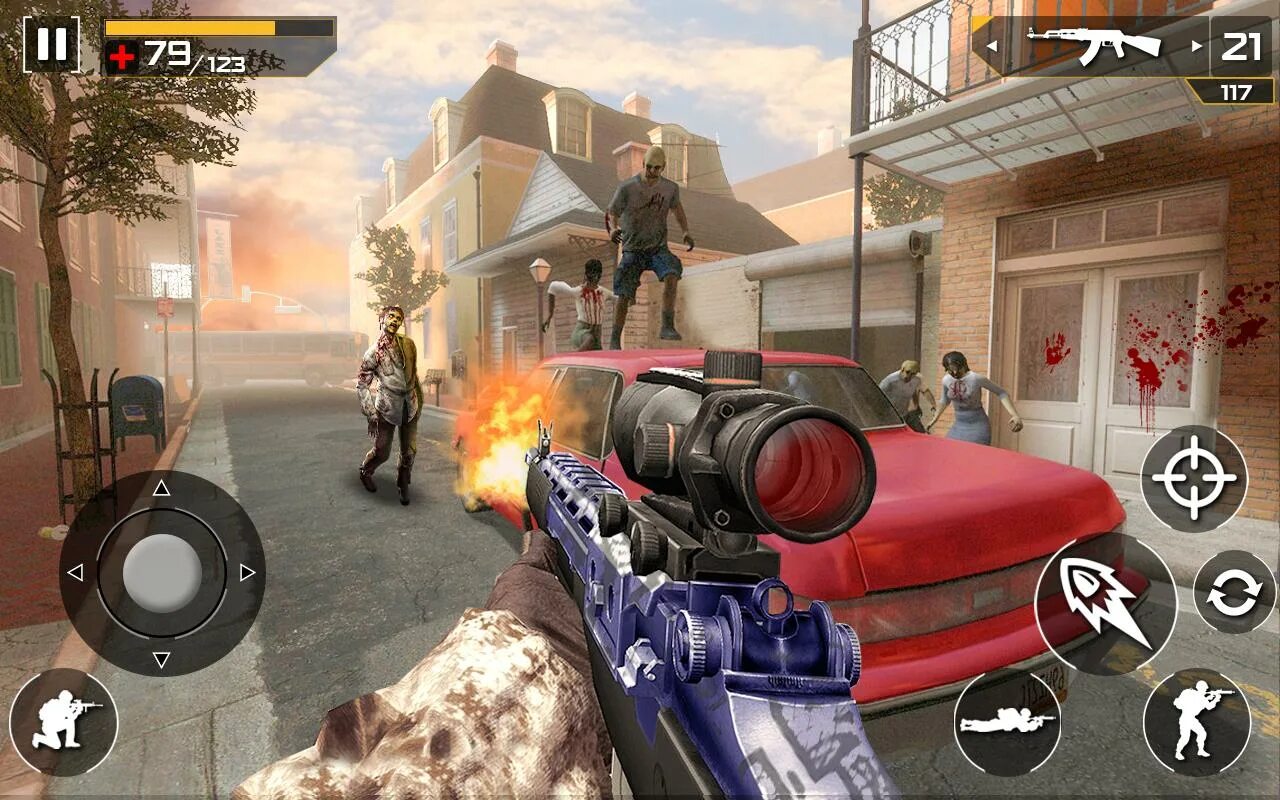The image size is (1280, 800).
Task: Switch to the previous weapon with left arrow
Action: [991, 46]
